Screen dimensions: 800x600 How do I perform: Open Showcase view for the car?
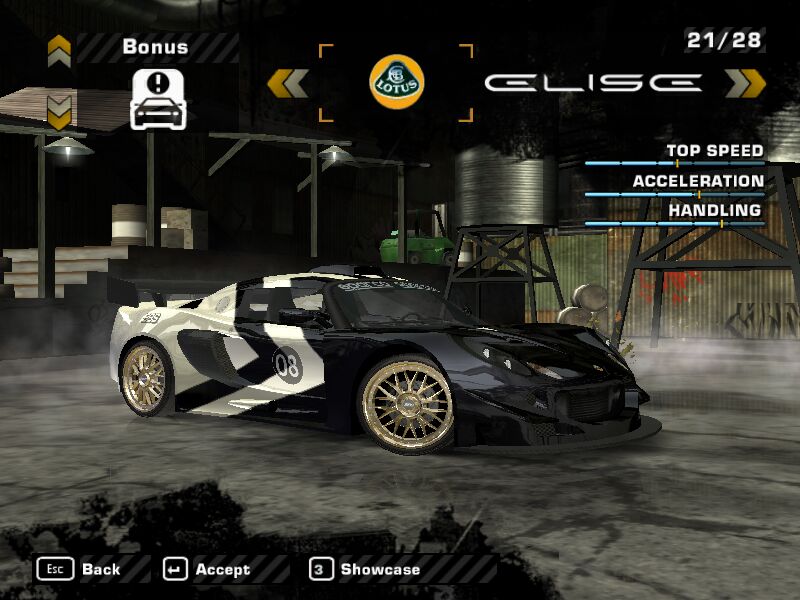pos(366,569)
